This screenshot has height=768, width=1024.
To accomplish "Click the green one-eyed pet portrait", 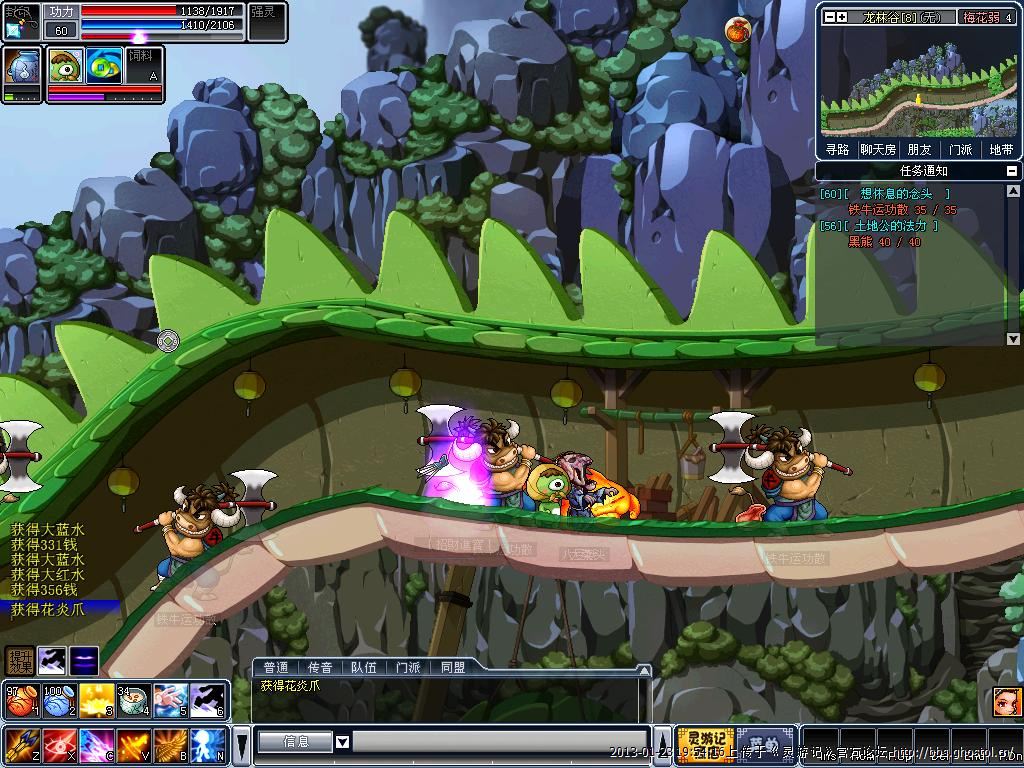I will (66, 65).
